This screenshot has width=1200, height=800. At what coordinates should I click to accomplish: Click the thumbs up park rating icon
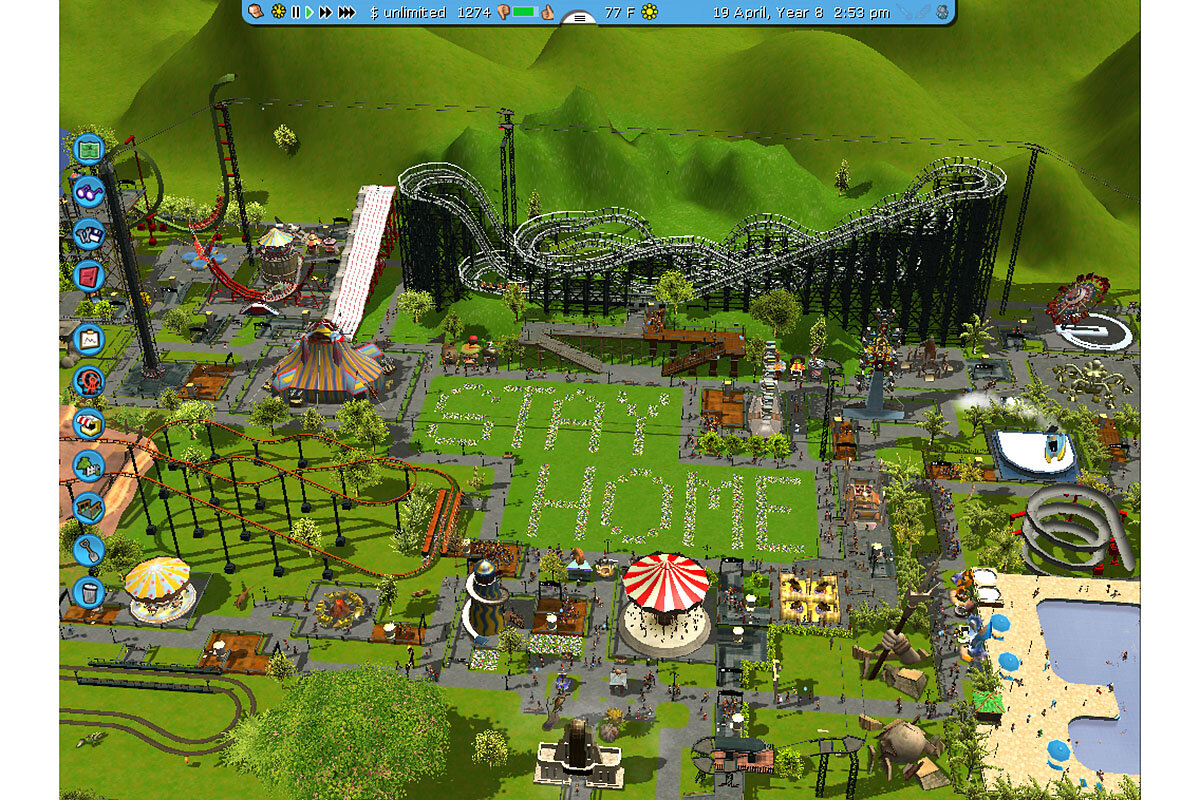[547, 12]
